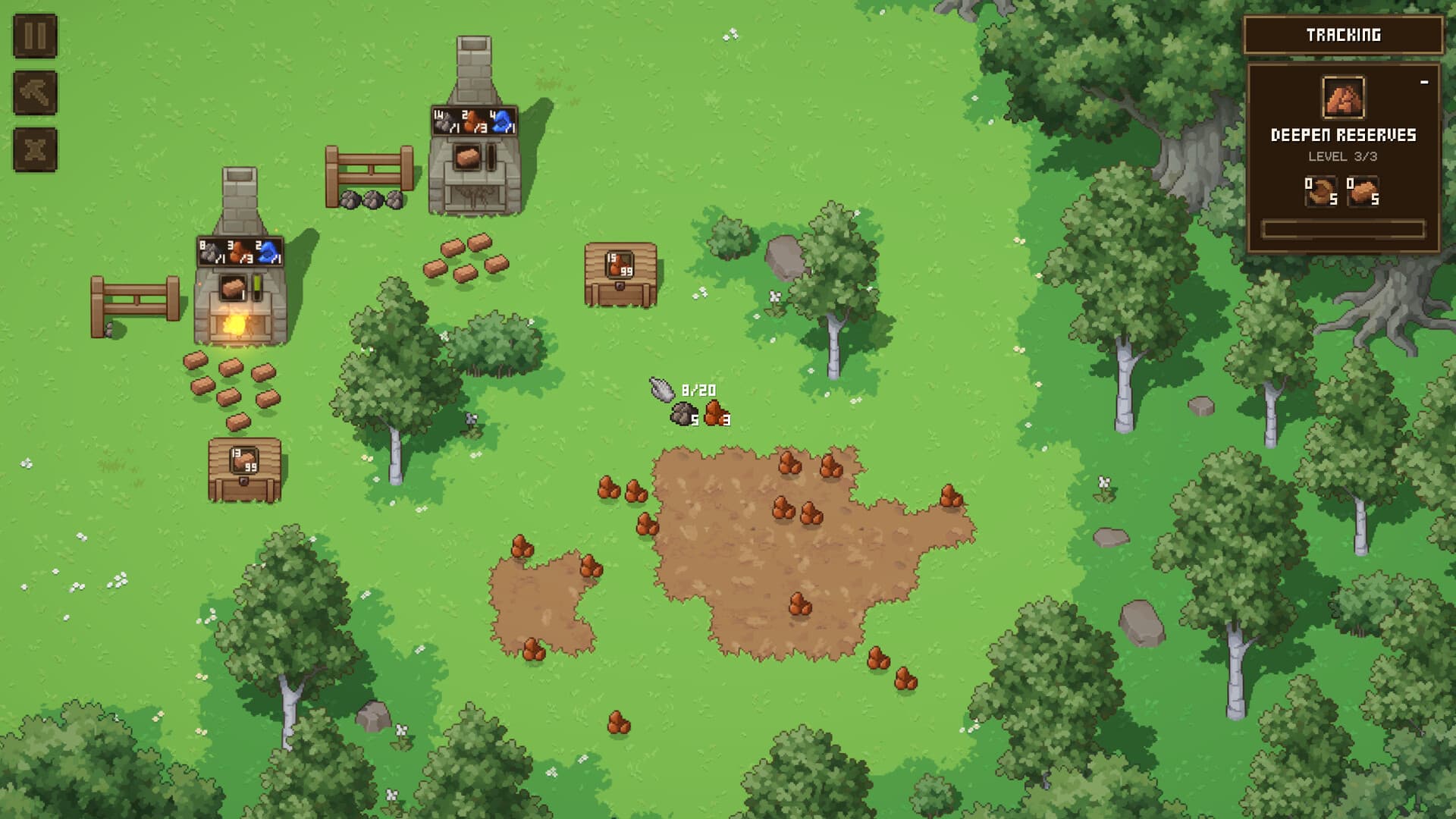Click the DEEPEN RESERVES label
This screenshot has width=1456, height=819.
pyautogui.click(x=1342, y=134)
